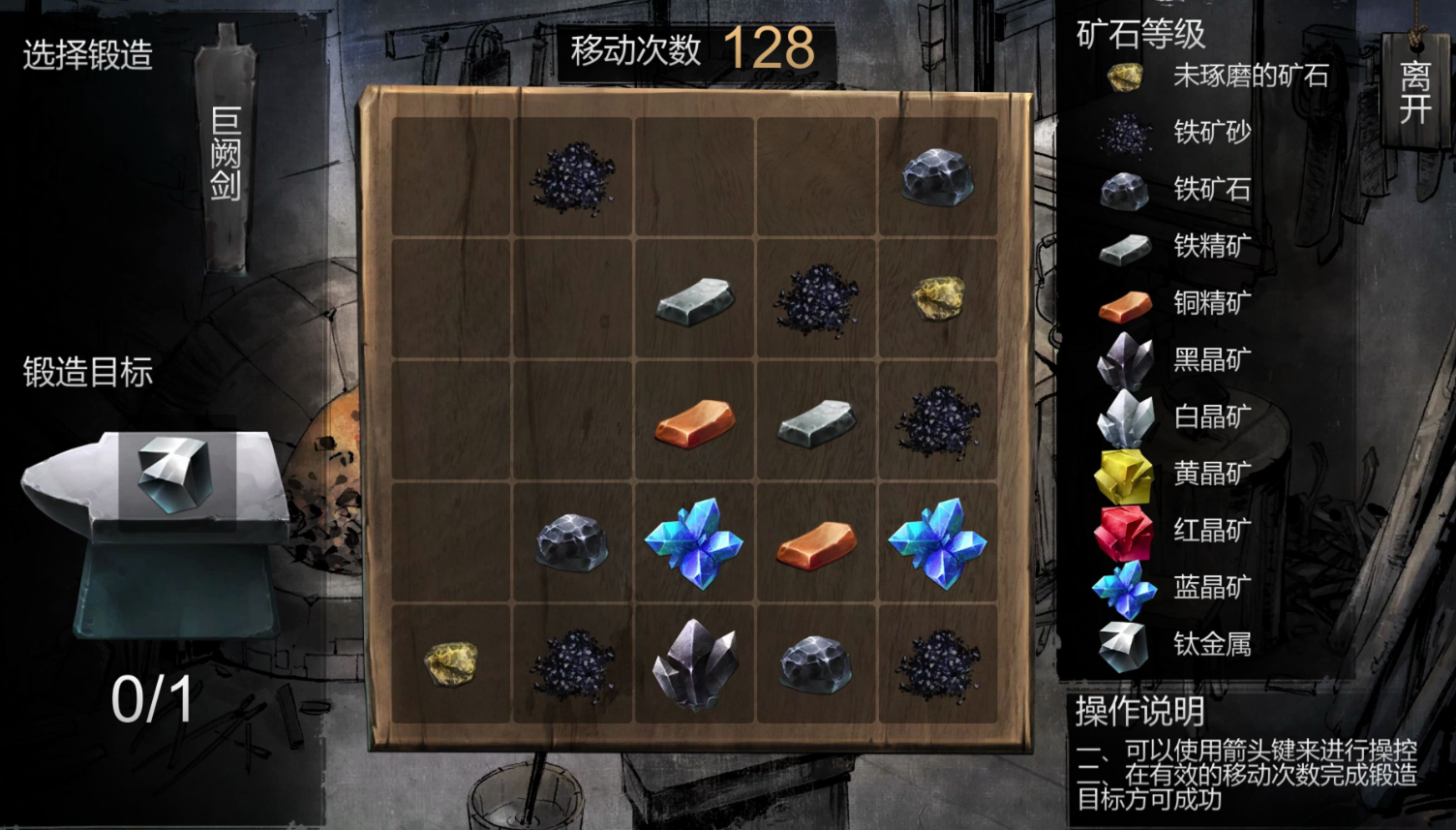Click the 蓝晶矿 blue crystal icon

[x=1123, y=587]
